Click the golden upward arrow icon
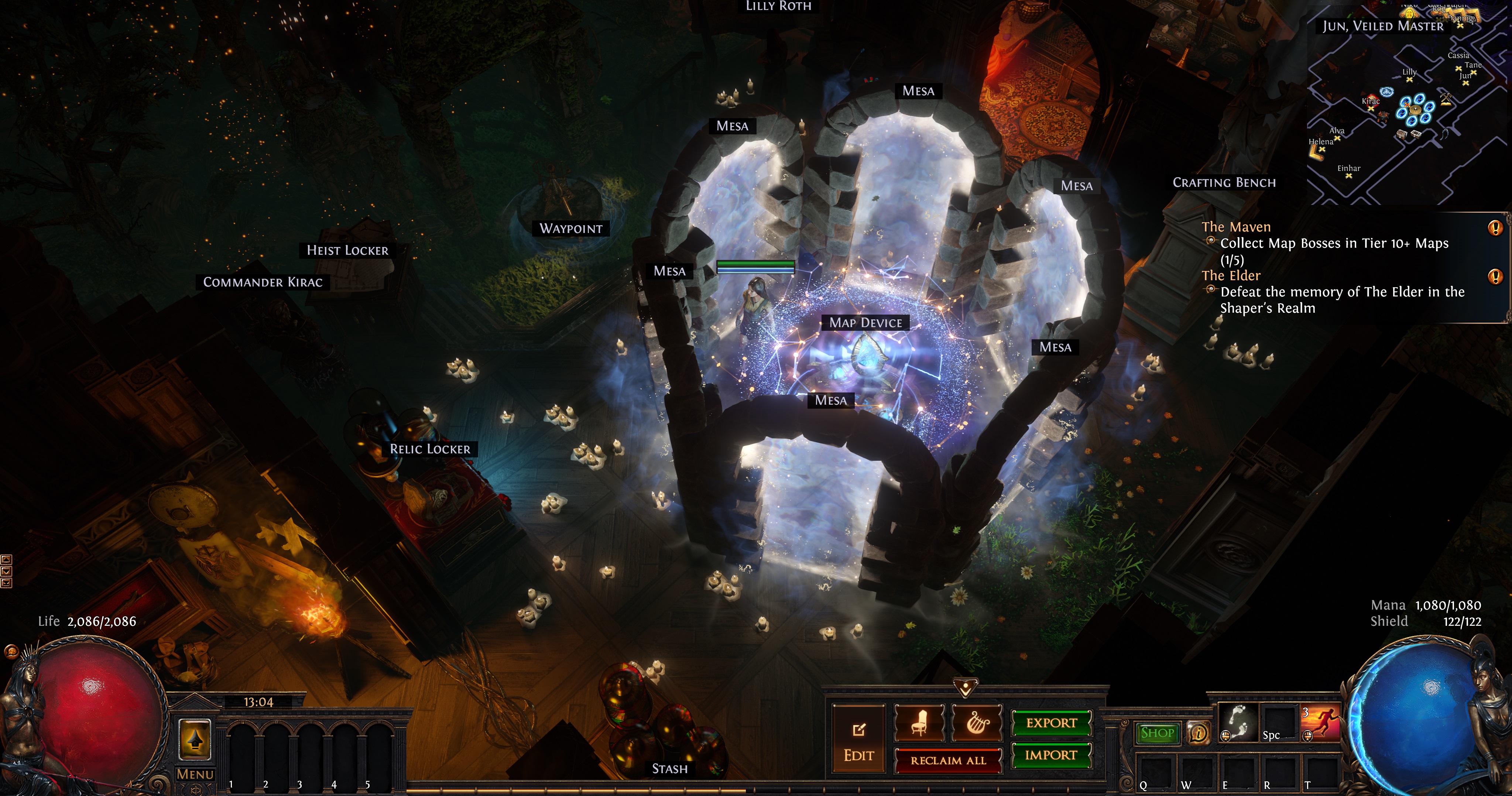 (195, 740)
